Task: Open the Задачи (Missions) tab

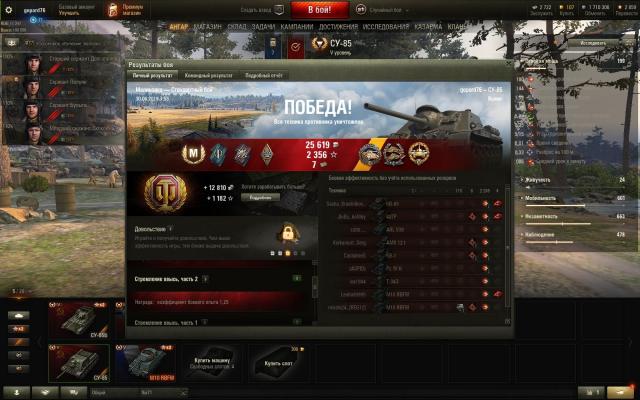Action: (x=264, y=26)
